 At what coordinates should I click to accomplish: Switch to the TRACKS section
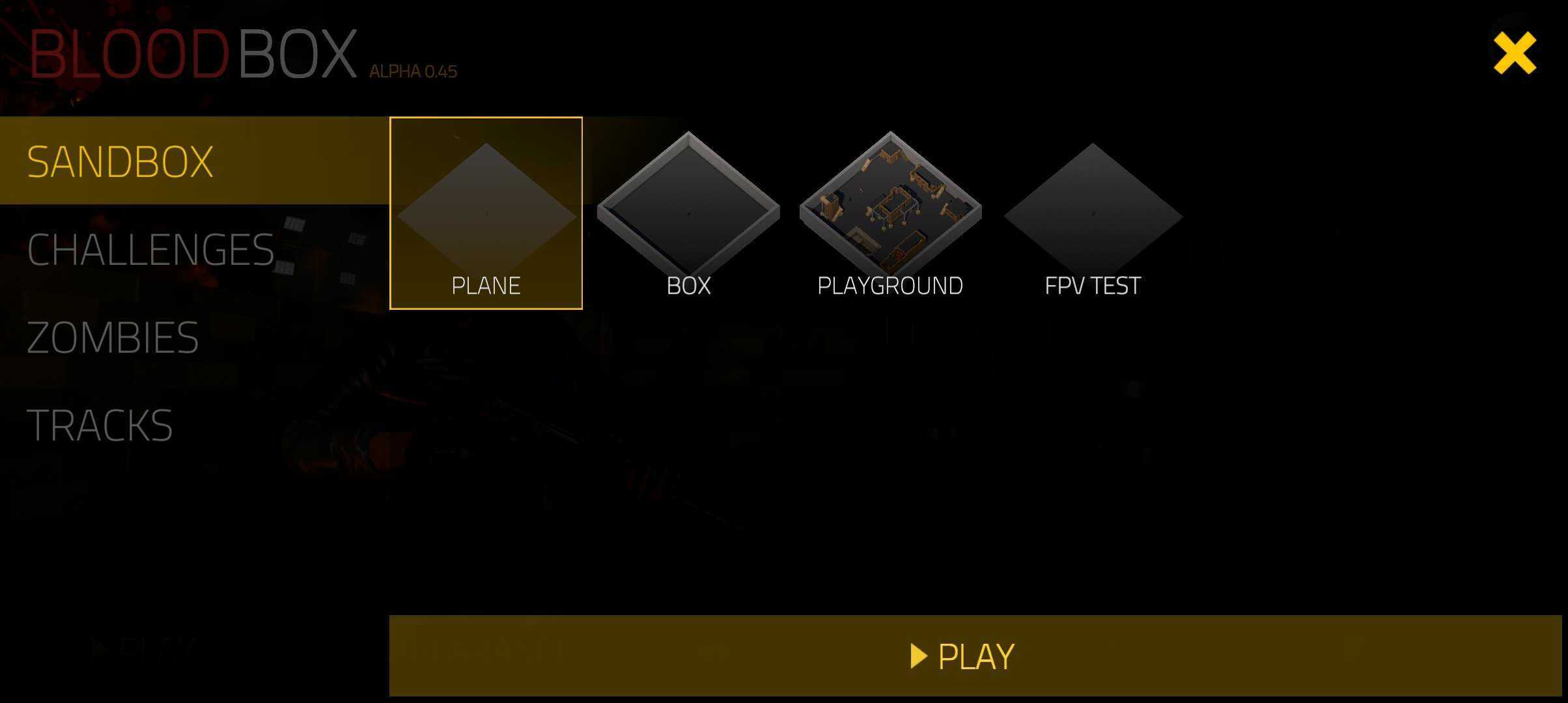pyautogui.click(x=99, y=425)
